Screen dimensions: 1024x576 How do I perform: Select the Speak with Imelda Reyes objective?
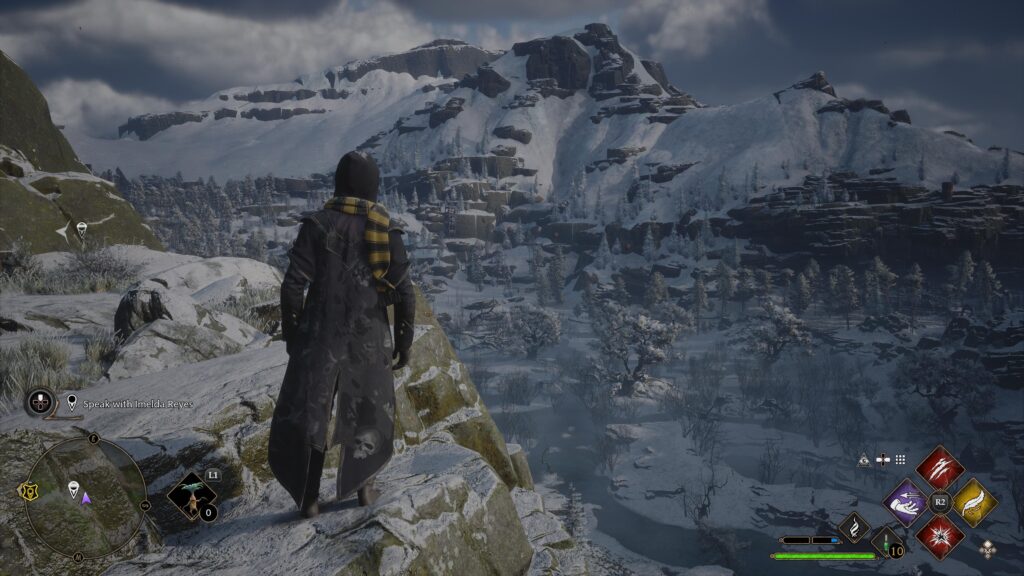(x=130, y=403)
